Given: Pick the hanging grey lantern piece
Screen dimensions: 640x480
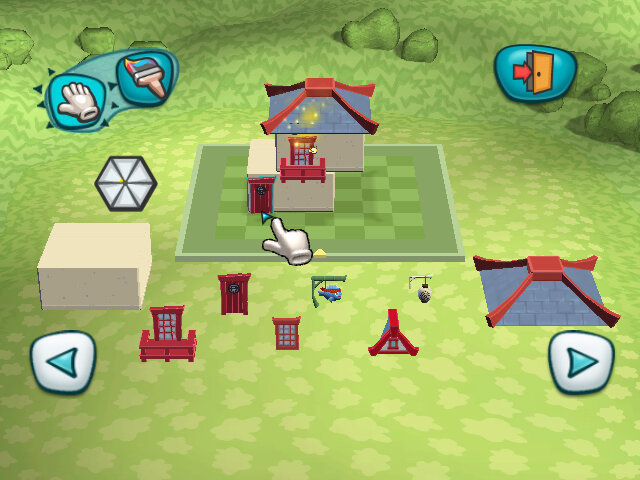Looking at the screenshot, I should pos(423,290).
